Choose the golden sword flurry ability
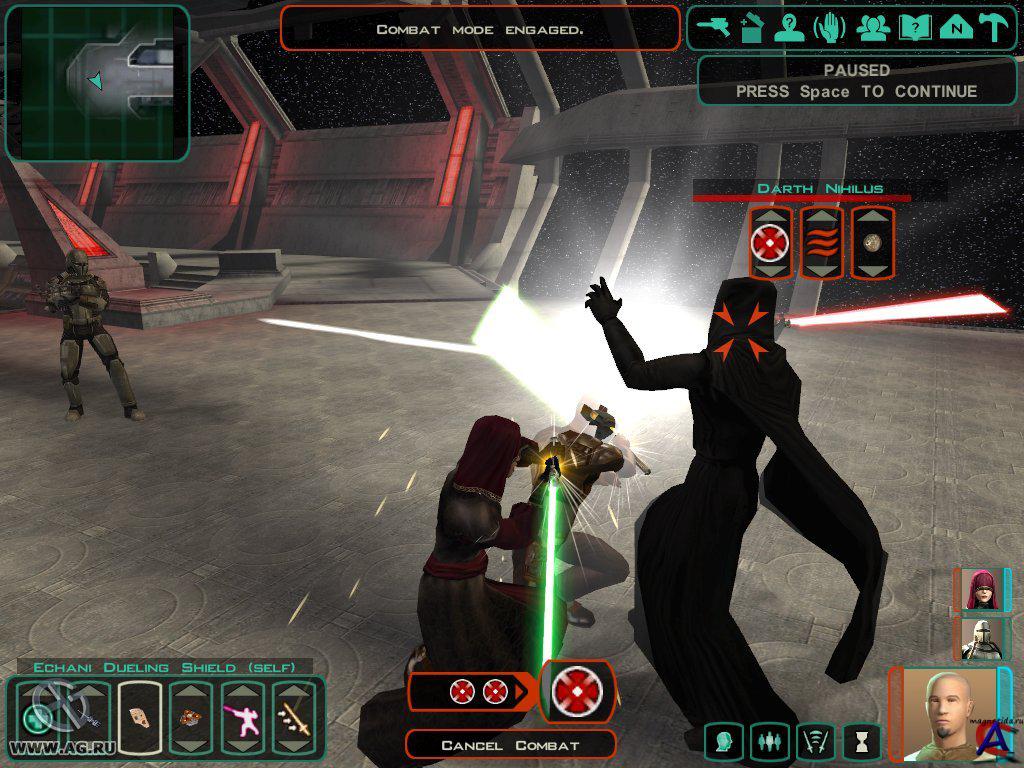 click(295, 716)
